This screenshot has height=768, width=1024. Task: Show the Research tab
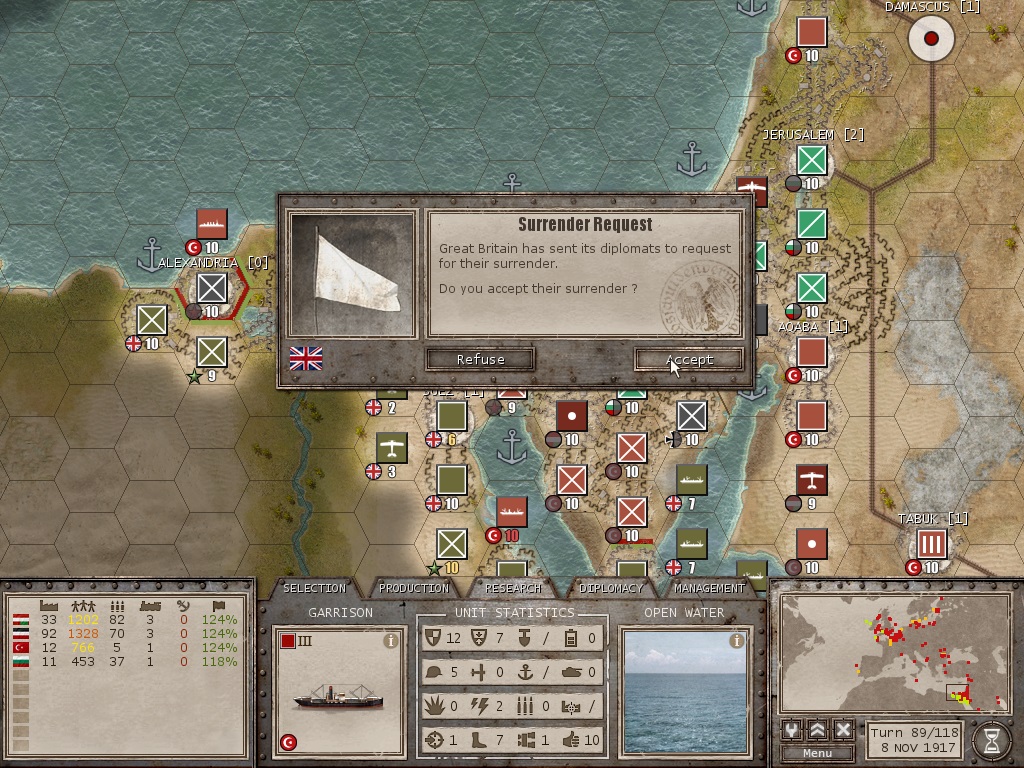[513, 588]
